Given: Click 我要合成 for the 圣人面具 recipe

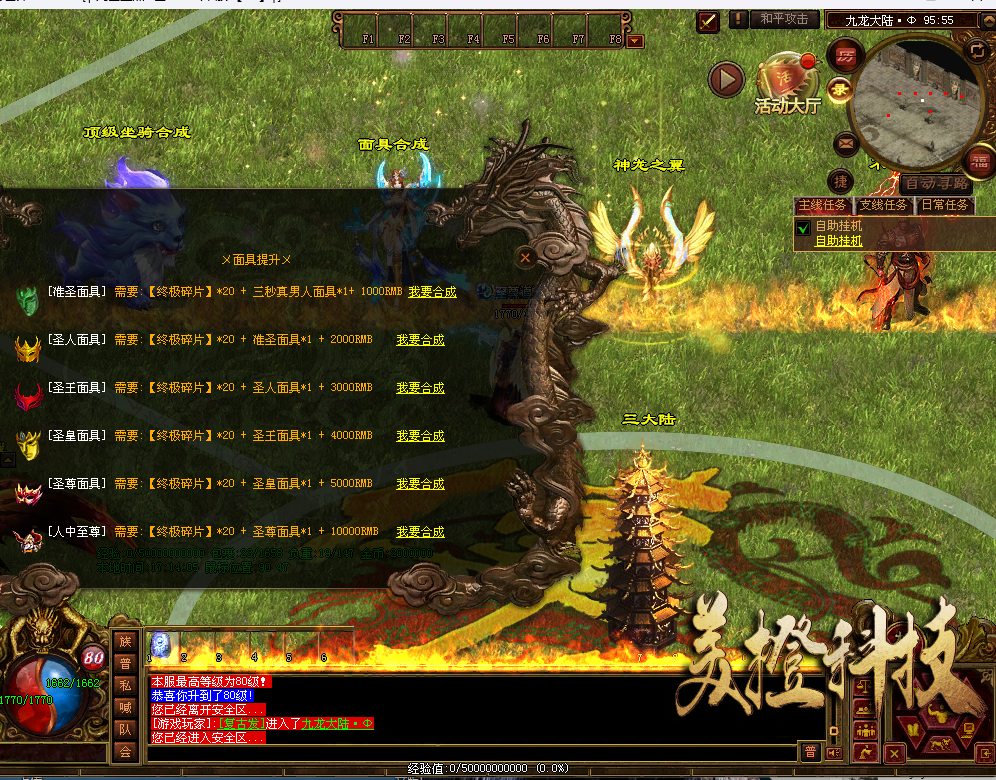Looking at the screenshot, I should [x=420, y=340].
